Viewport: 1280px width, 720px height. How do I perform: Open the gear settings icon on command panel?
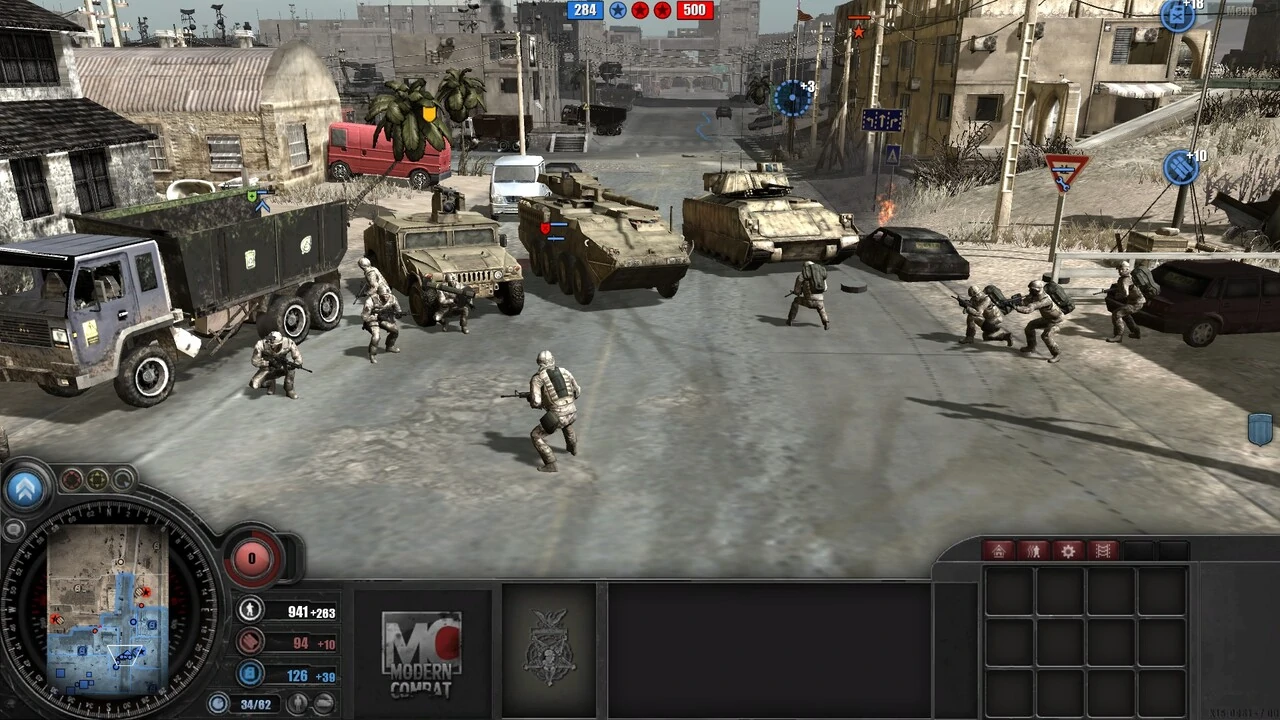pyautogui.click(x=1068, y=551)
